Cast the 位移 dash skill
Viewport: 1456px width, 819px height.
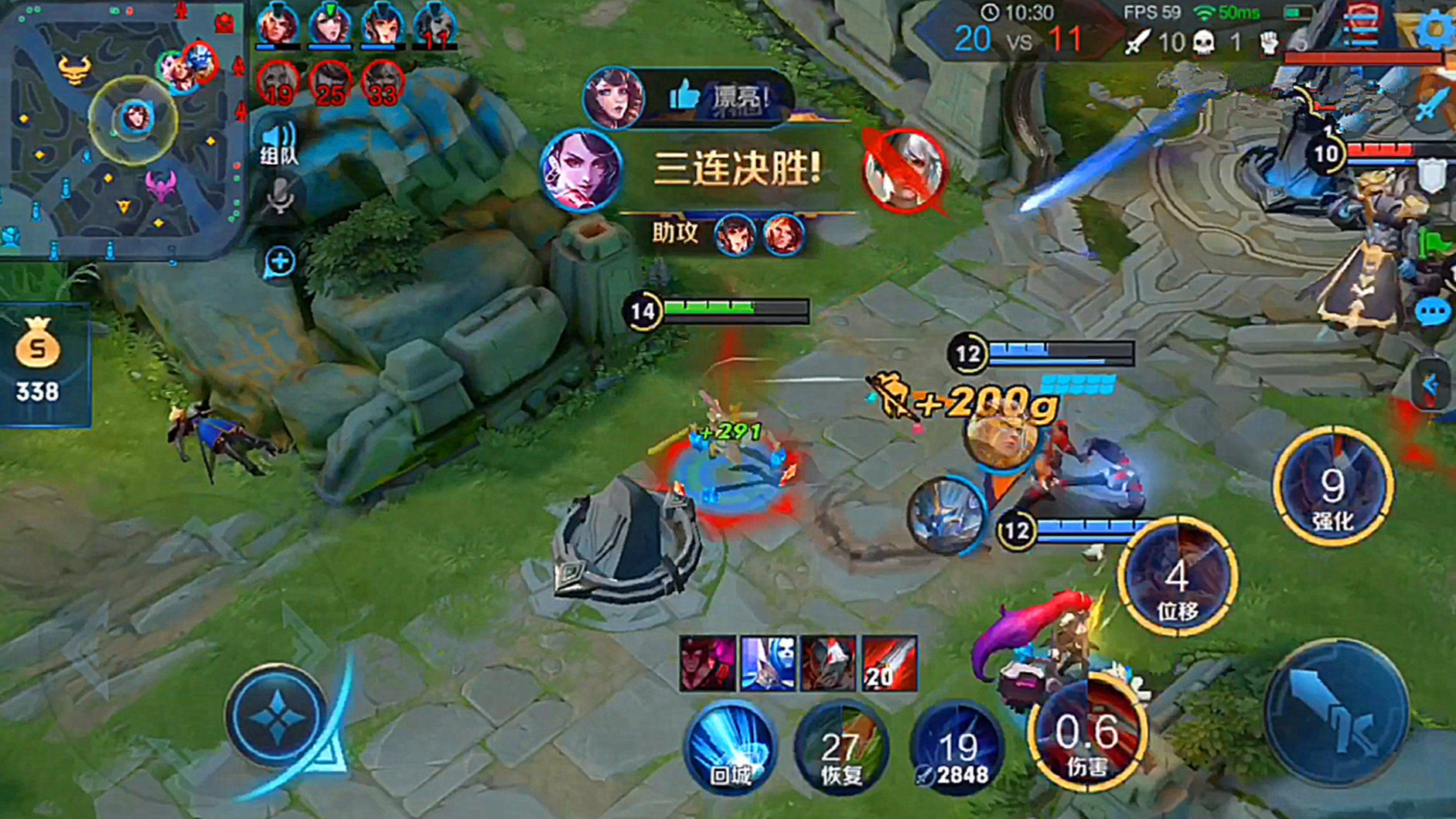(x=1177, y=576)
